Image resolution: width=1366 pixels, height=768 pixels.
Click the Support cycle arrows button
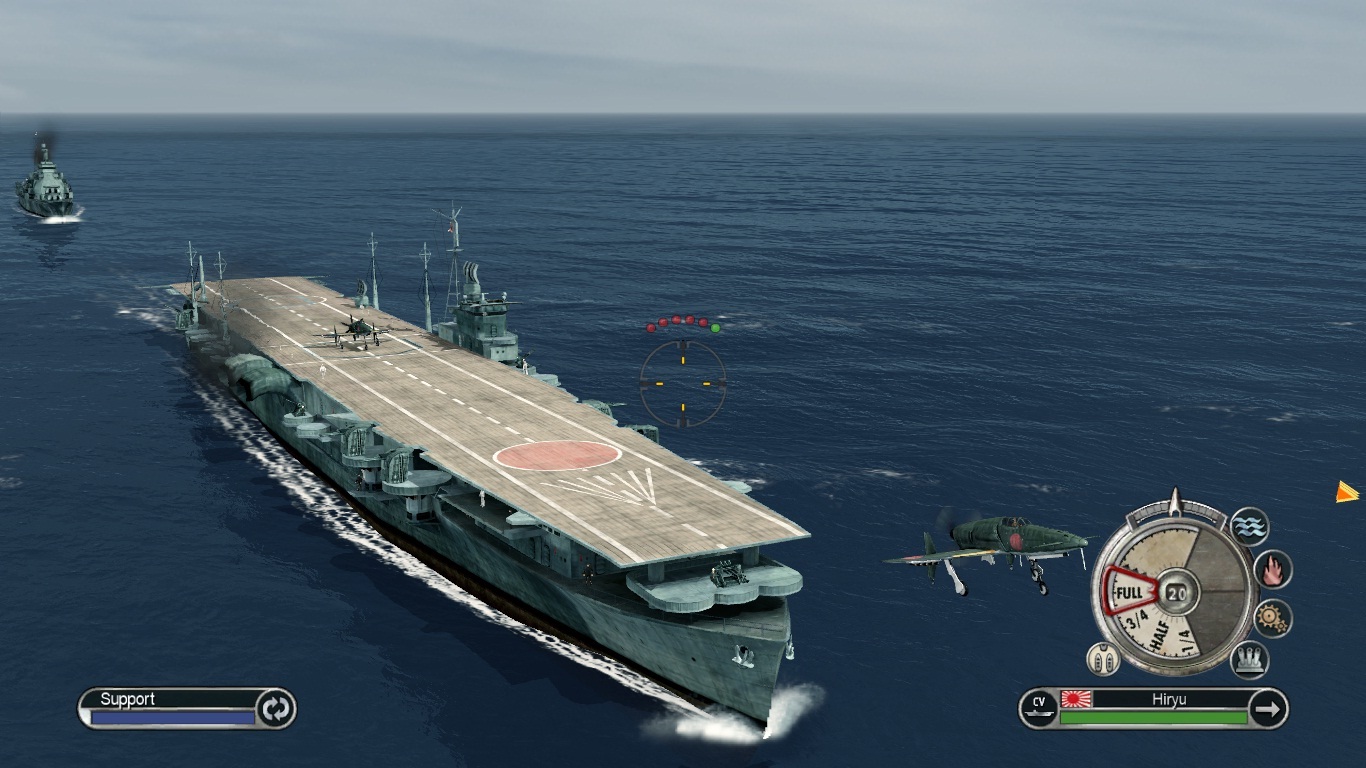pyautogui.click(x=275, y=708)
